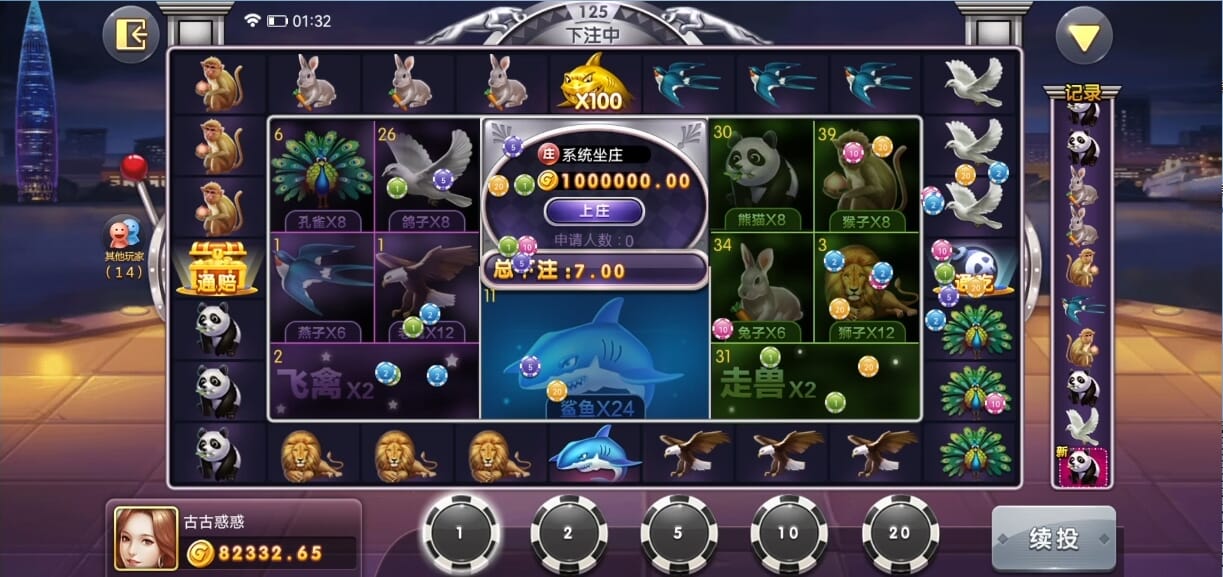The width and height of the screenshot is (1223, 577).
Task: Select the 1 value betting chip
Action: [460, 533]
